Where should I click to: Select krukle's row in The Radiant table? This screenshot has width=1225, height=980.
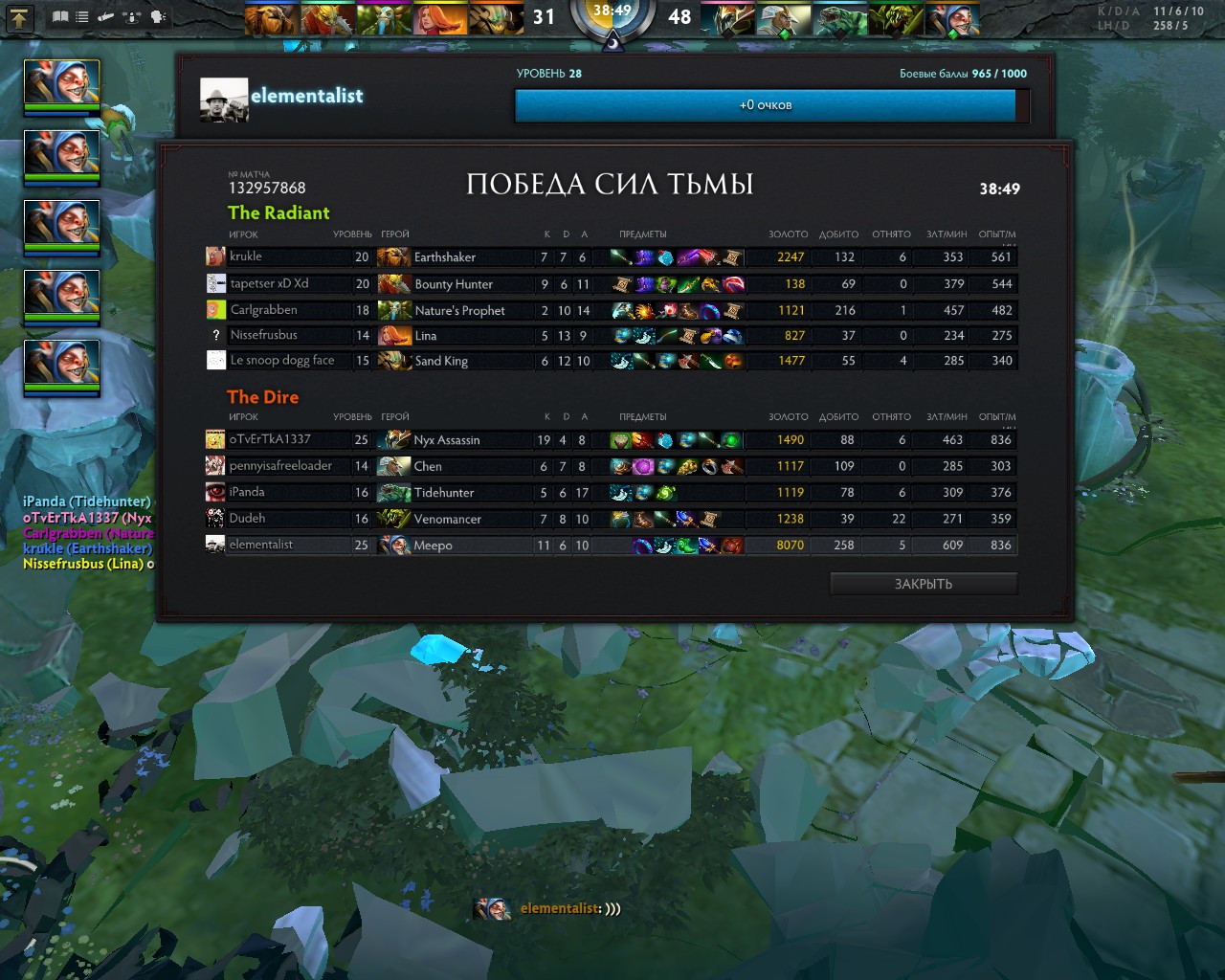click(x=611, y=256)
